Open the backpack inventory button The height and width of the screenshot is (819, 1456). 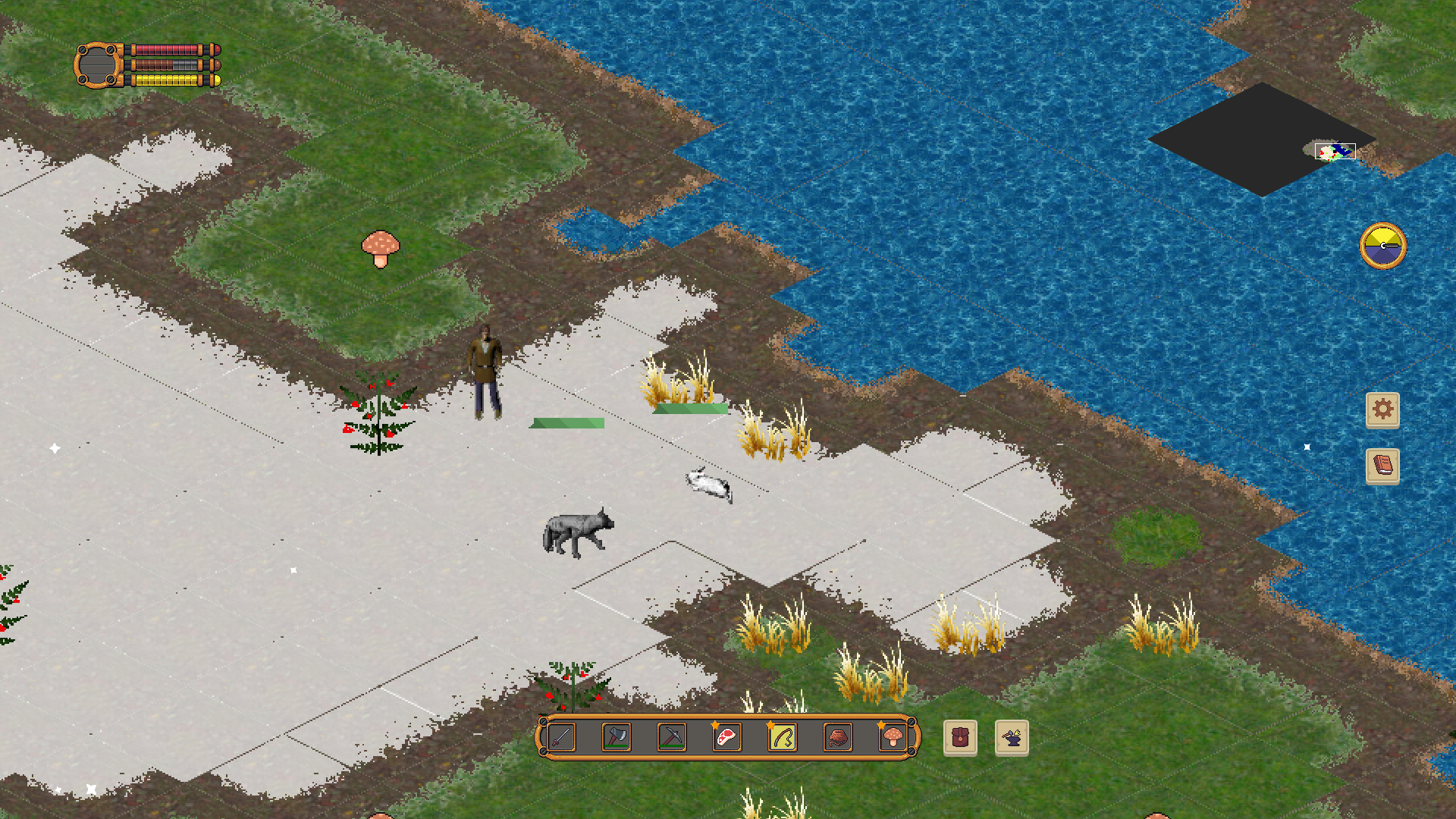960,738
